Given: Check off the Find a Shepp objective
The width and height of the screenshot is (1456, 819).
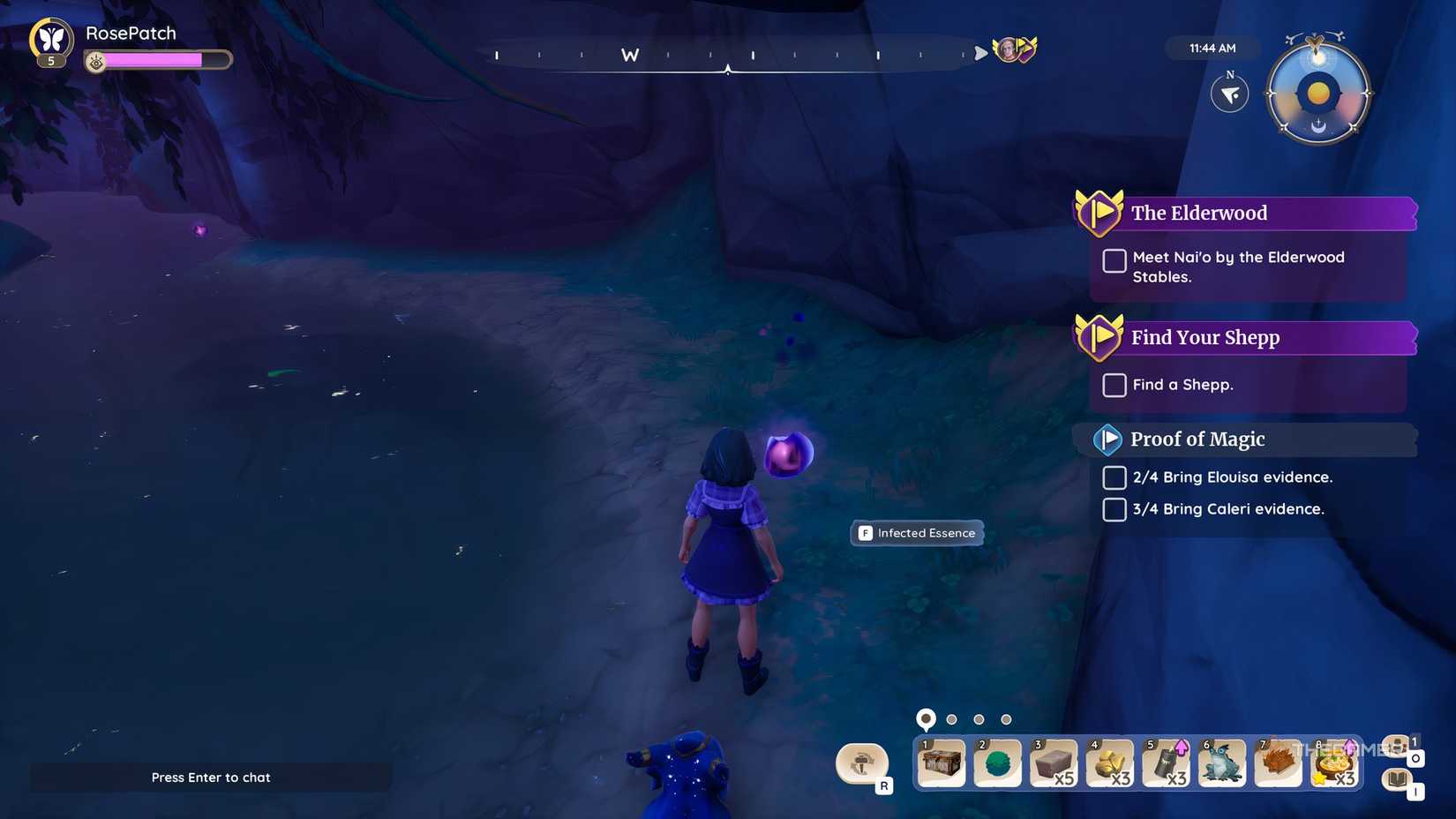Looking at the screenshot, I should pyautogui.click(x=1114, y=385).
